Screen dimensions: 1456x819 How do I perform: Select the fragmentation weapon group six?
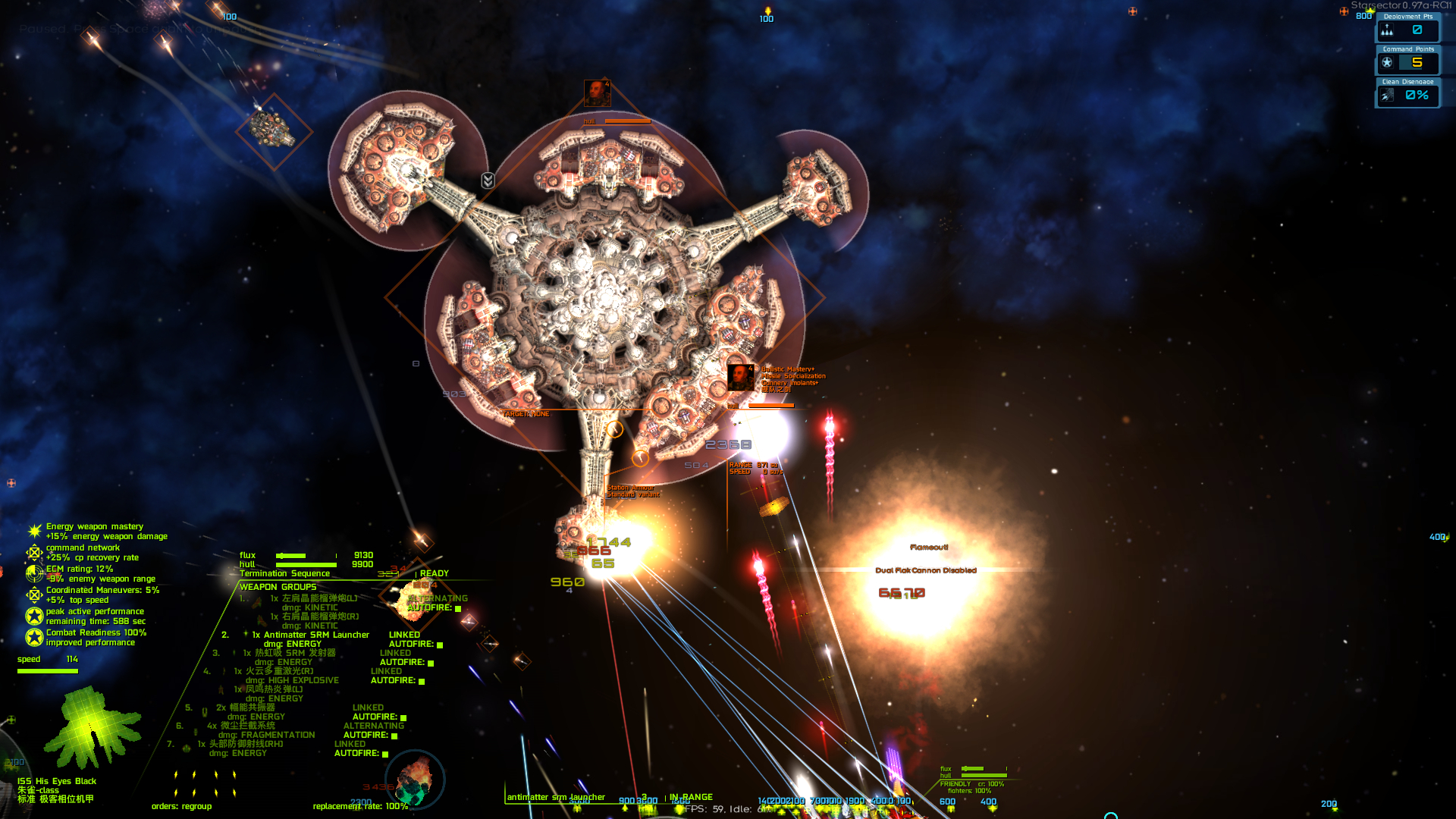click(x=245, y=726)
